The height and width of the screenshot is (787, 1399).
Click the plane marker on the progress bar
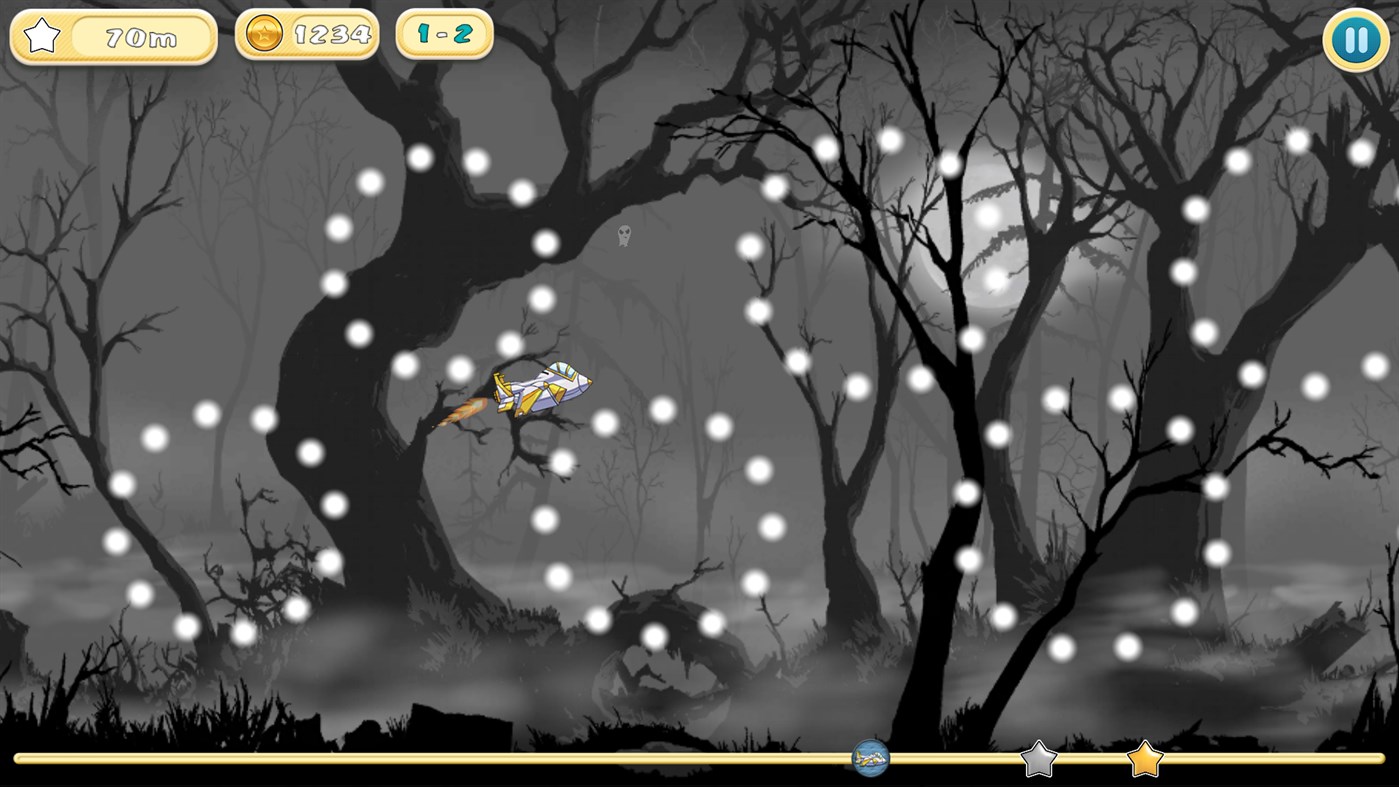pyautogui.click(x=868, y=760)
